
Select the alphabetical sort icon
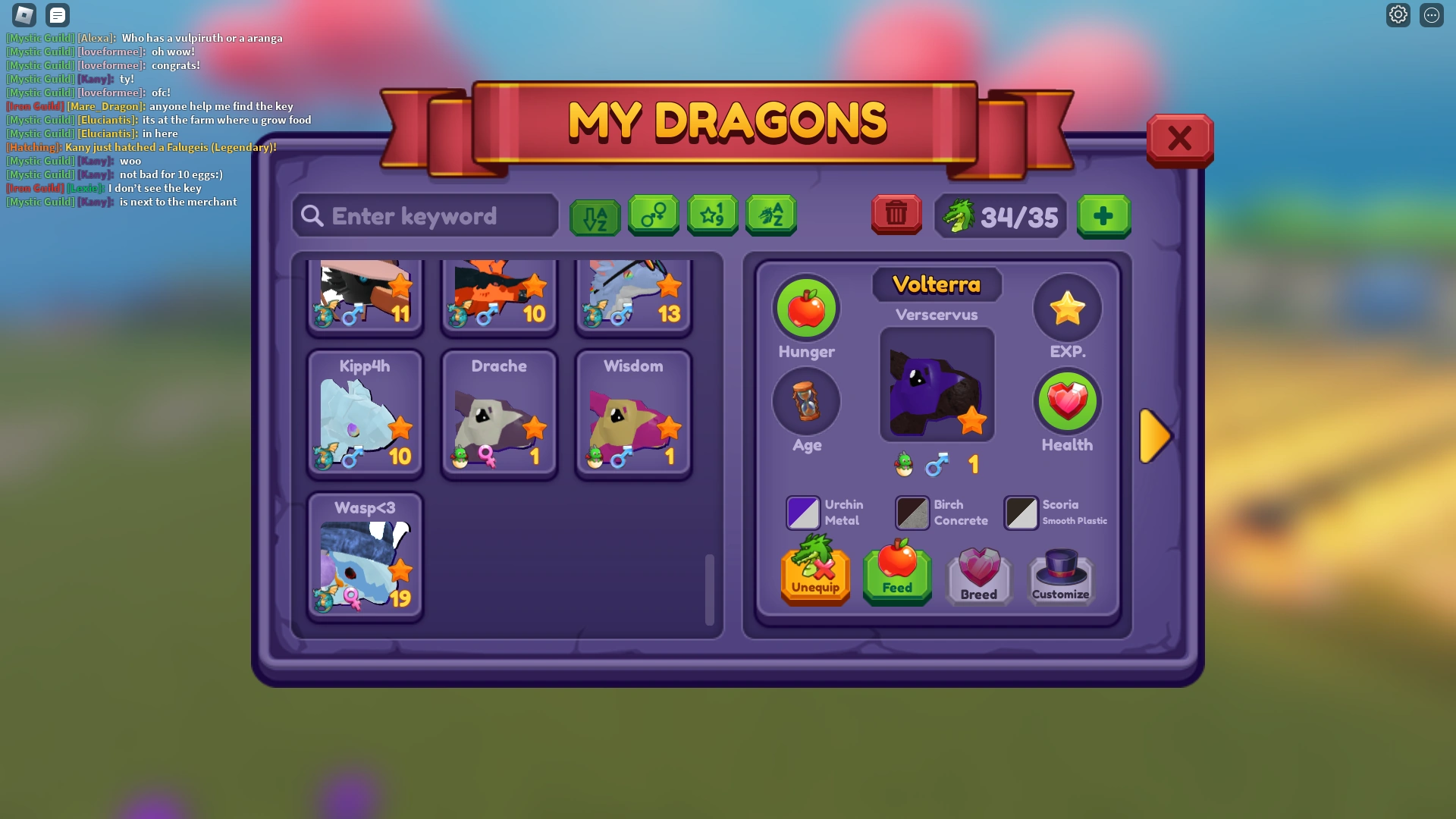(595, 215)
